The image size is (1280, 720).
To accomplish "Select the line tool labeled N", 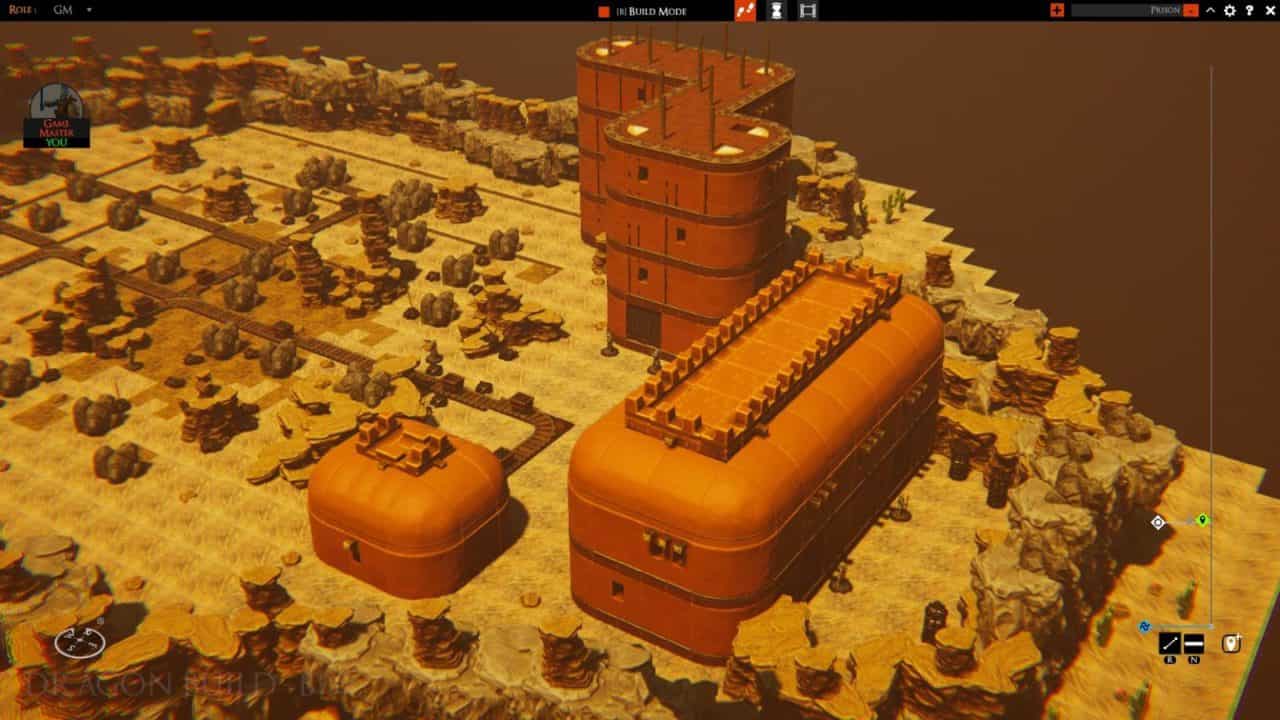I will click(1193, 642).
